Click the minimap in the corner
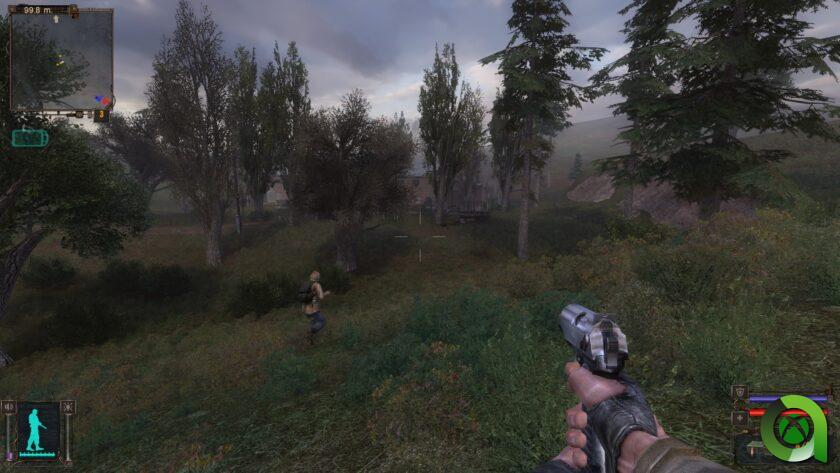Screen dimensions: 840x473 coord(60,60)
